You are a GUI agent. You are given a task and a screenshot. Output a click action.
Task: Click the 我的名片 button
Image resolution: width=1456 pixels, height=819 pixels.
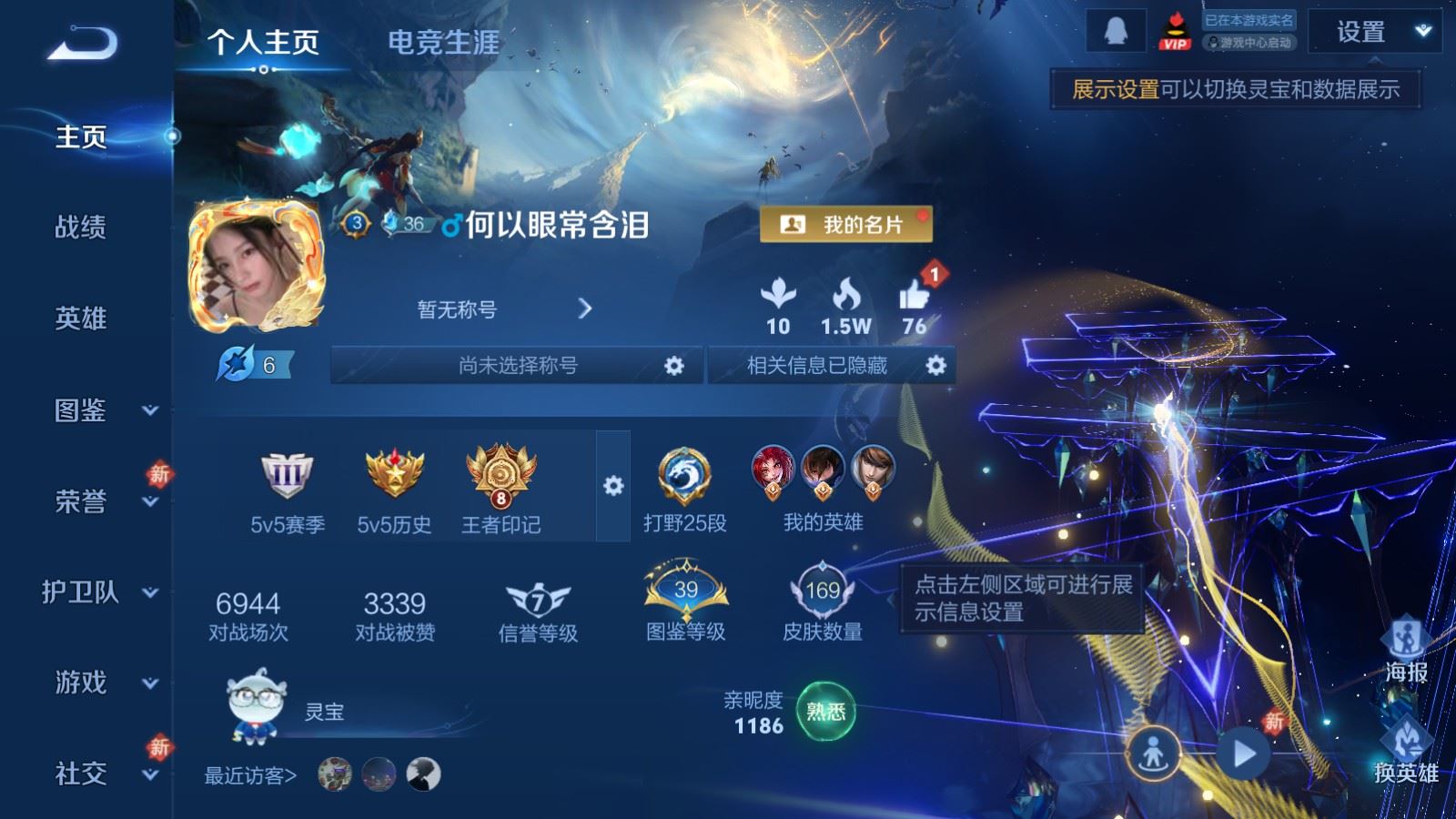pos(844,226)
